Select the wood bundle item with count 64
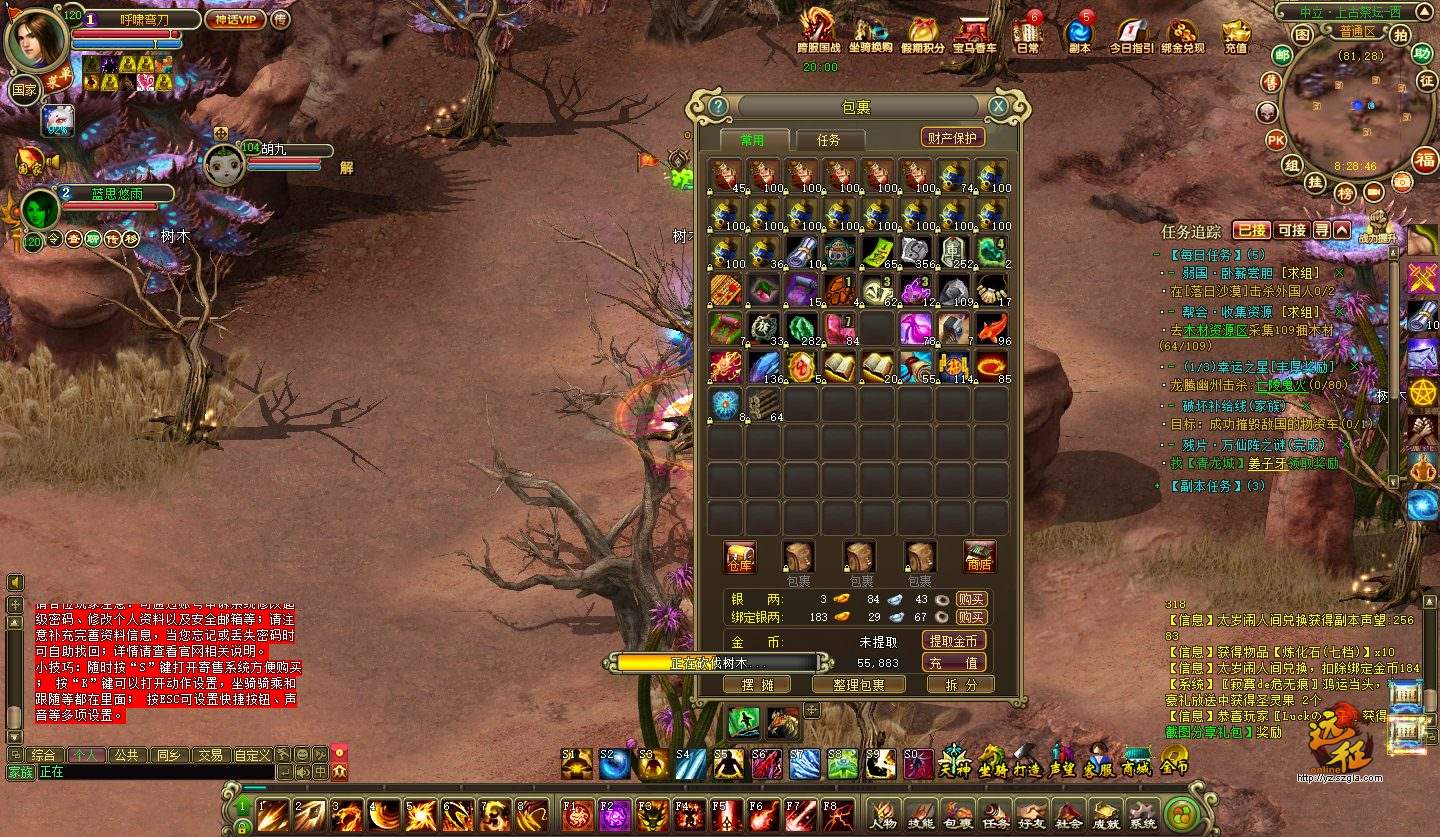1440x837 pixels. (x=763, y=404)
